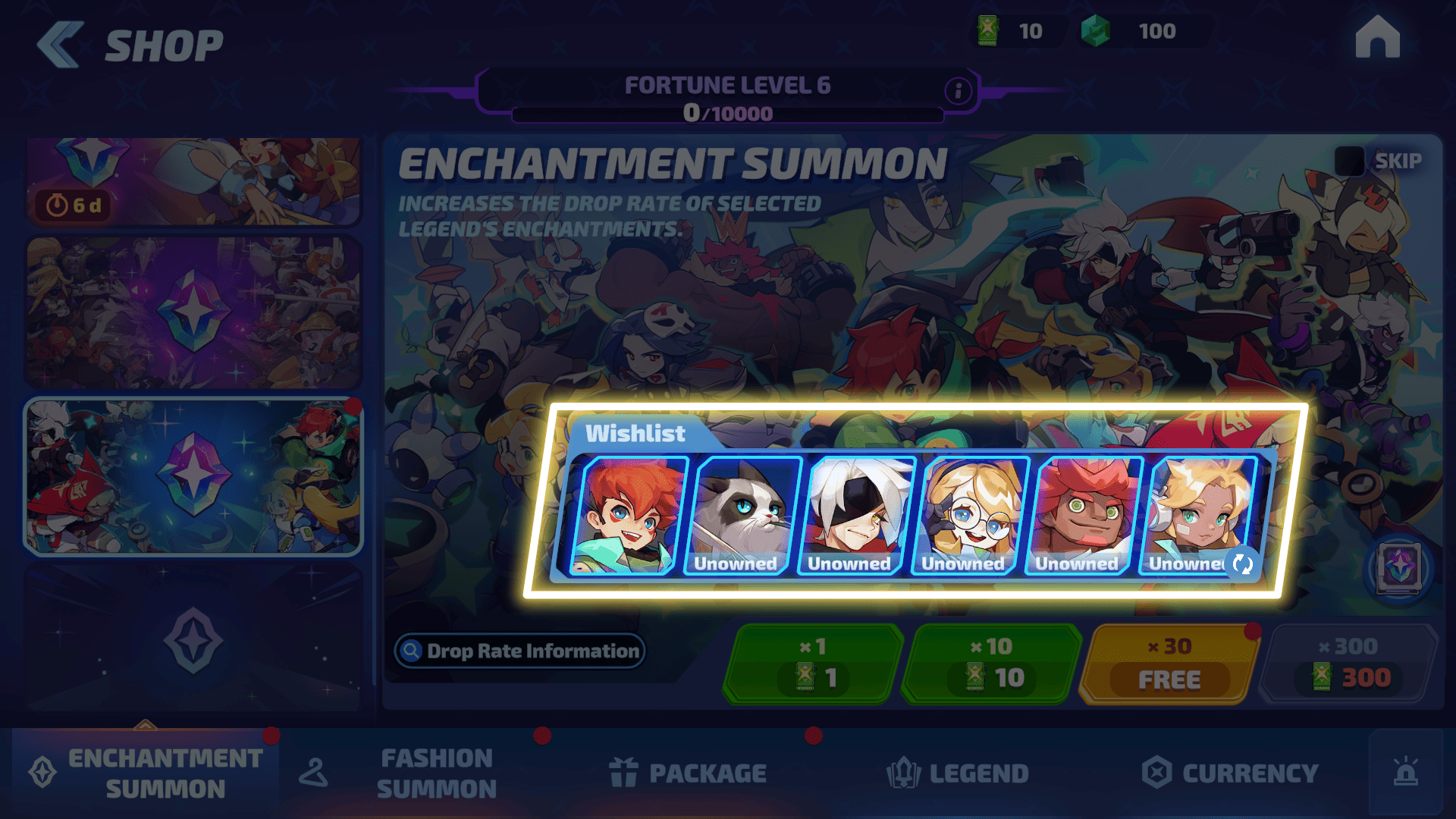1456x819 pixels.
Task: Summon once for 1 ticket
Action: 813,664
